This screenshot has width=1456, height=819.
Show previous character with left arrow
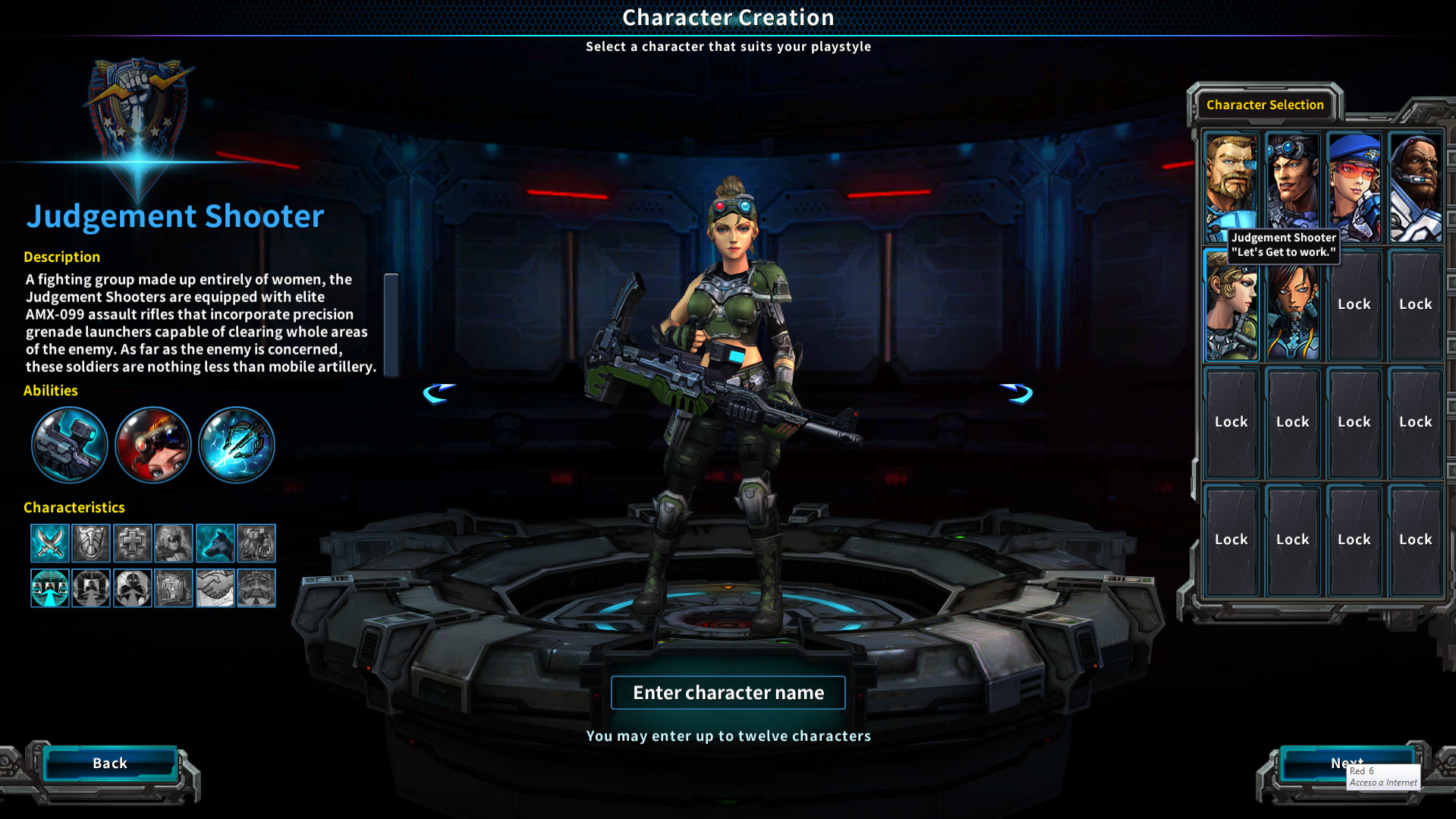[x=439, y=393]
